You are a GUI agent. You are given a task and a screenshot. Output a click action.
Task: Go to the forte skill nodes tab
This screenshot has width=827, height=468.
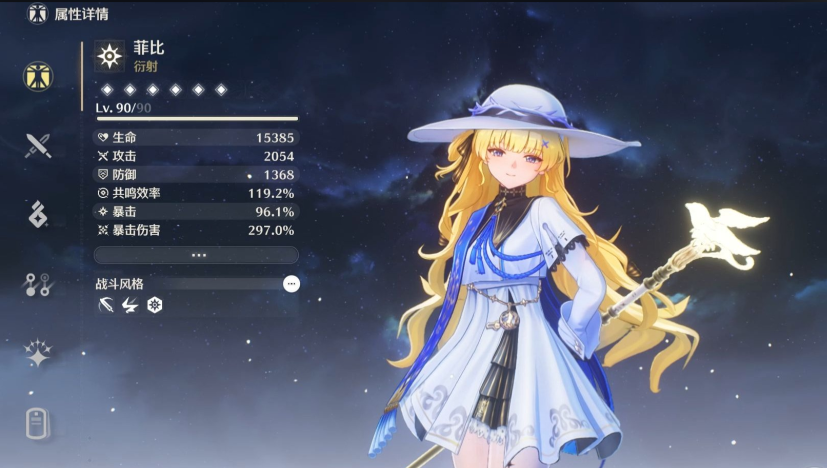[38, 284]
